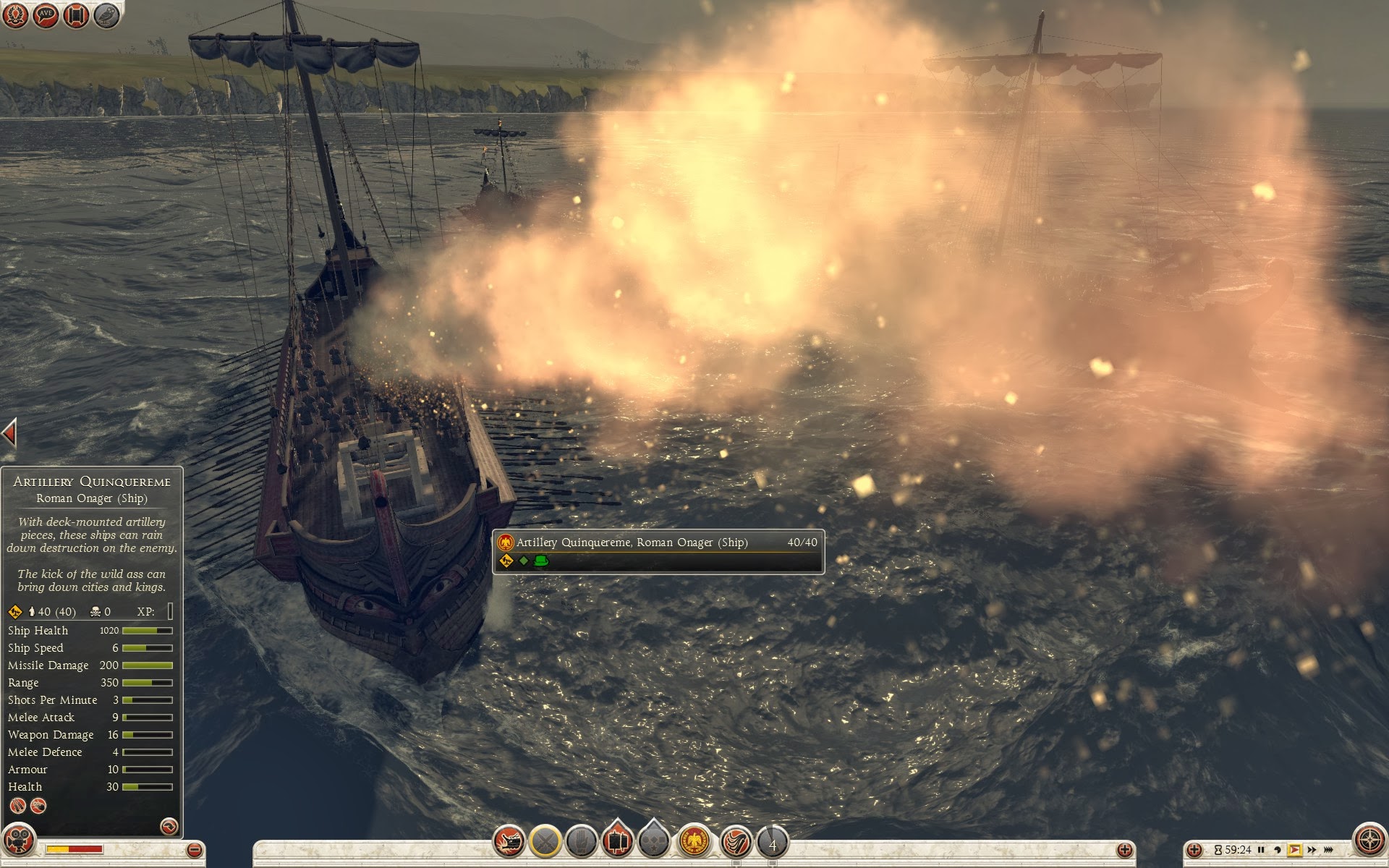Click the red arrow on the unit card
The image size is (1389, 868).
click(x=169, y=826)
